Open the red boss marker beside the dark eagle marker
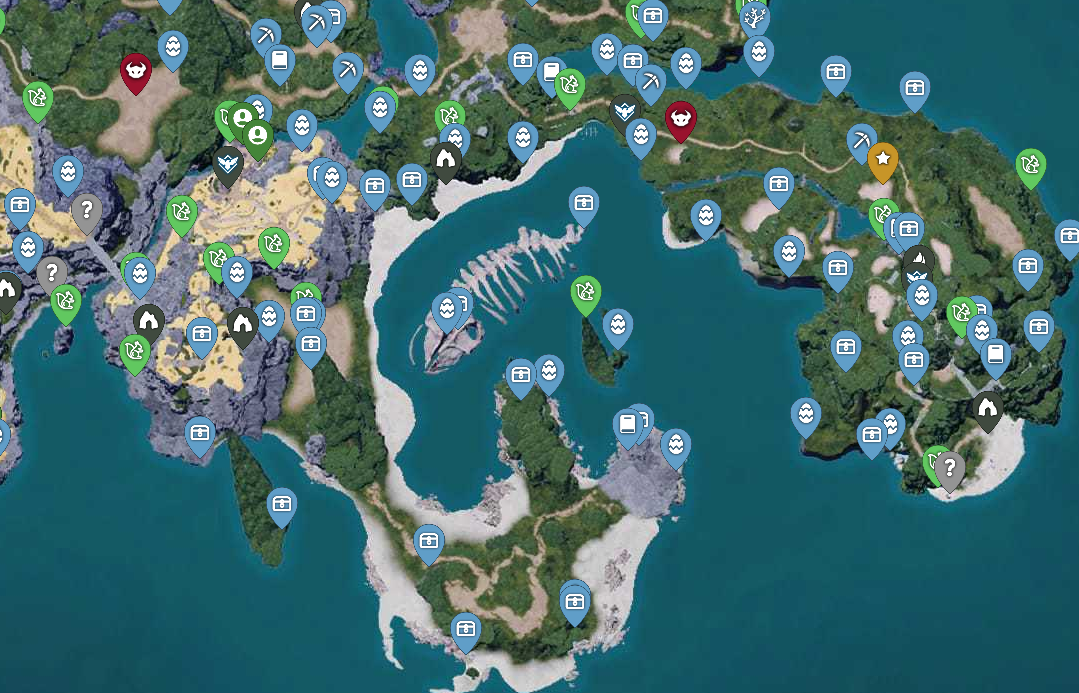Image resolution: width=1079 pixels, height=693 pixels. point(681,118)
